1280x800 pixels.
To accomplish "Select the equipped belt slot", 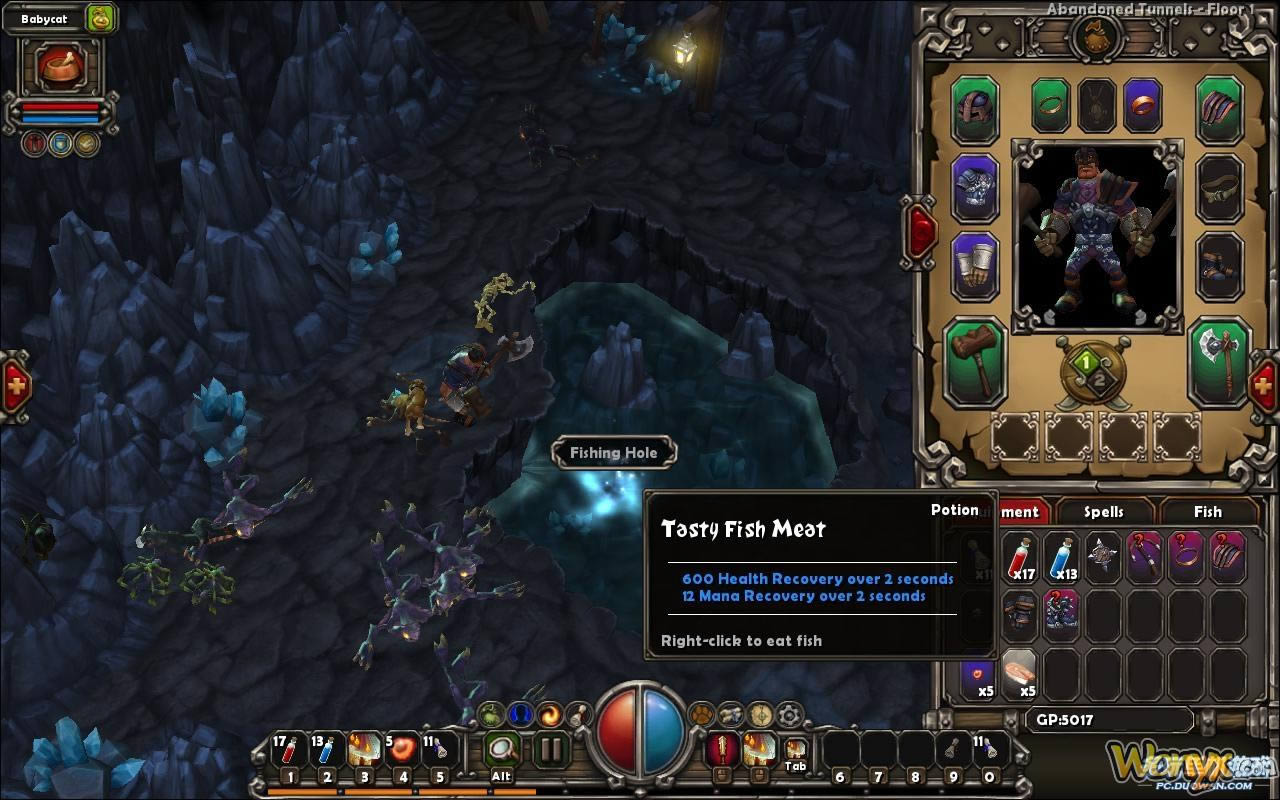I will click(x=1219, y=187).
